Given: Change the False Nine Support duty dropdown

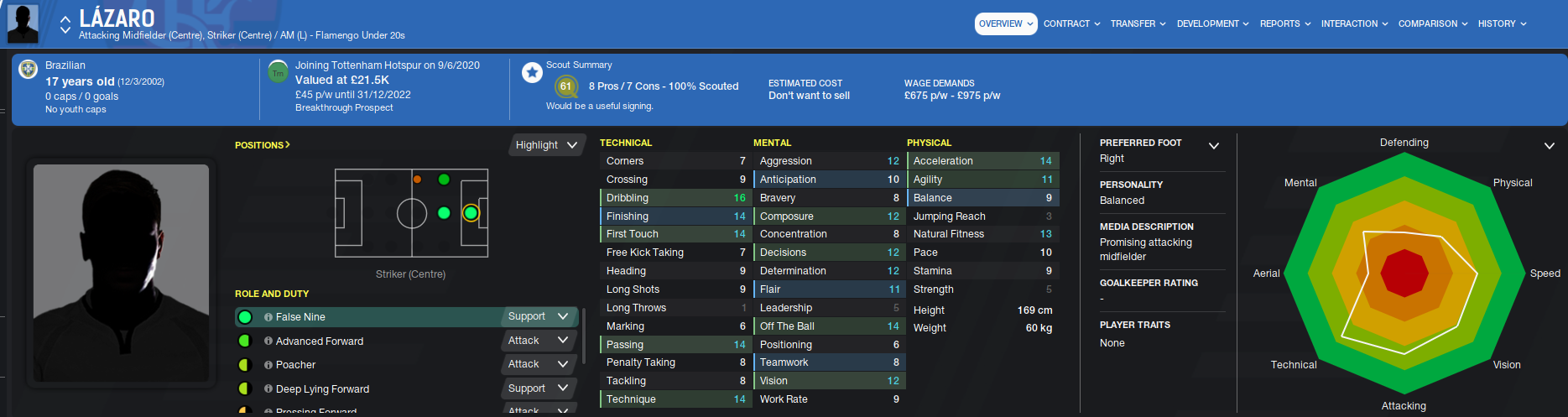Looking at the screenshot, I should click(x=539, y=317).
